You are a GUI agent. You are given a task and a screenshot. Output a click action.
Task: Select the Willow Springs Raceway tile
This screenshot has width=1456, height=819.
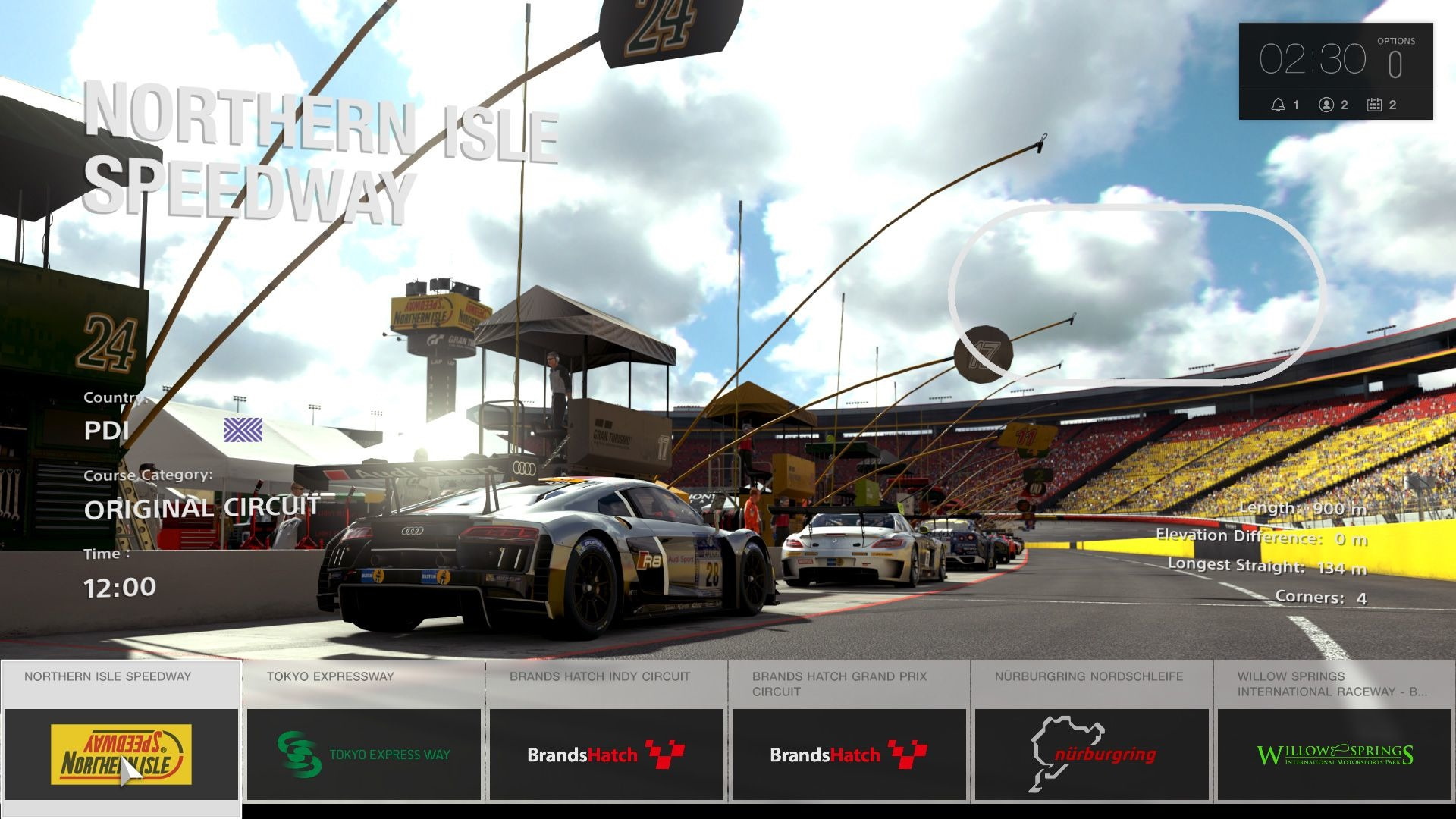tap(1335, 728)
